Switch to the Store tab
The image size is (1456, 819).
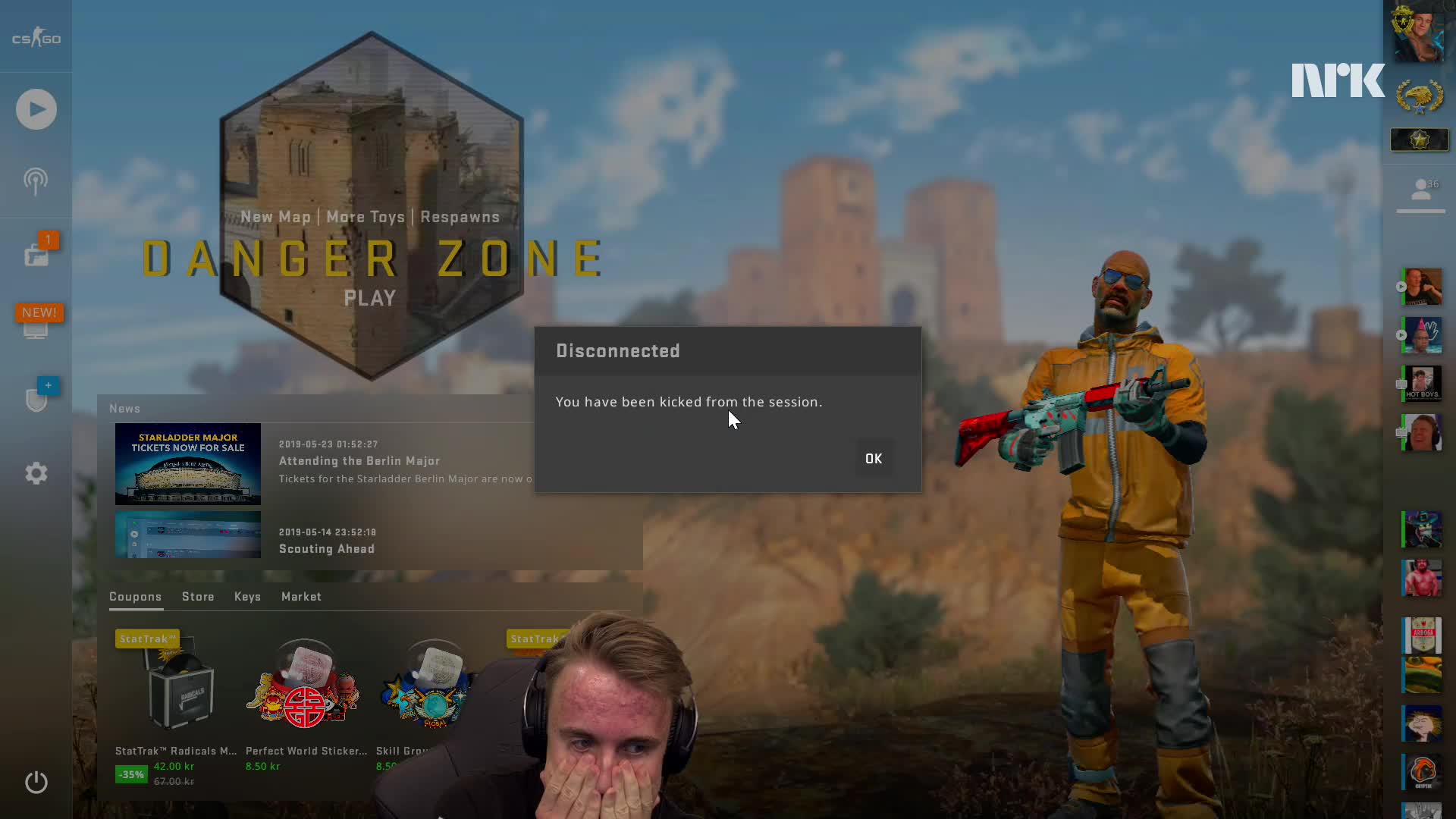pyautogui.click(x=198, y=597)
